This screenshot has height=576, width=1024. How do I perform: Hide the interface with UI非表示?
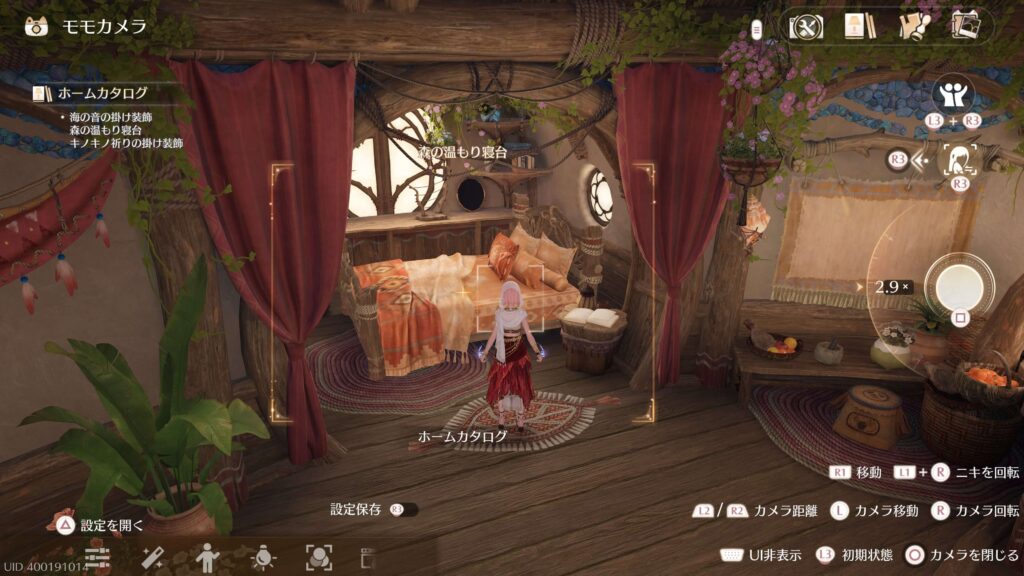coord(758,555)
